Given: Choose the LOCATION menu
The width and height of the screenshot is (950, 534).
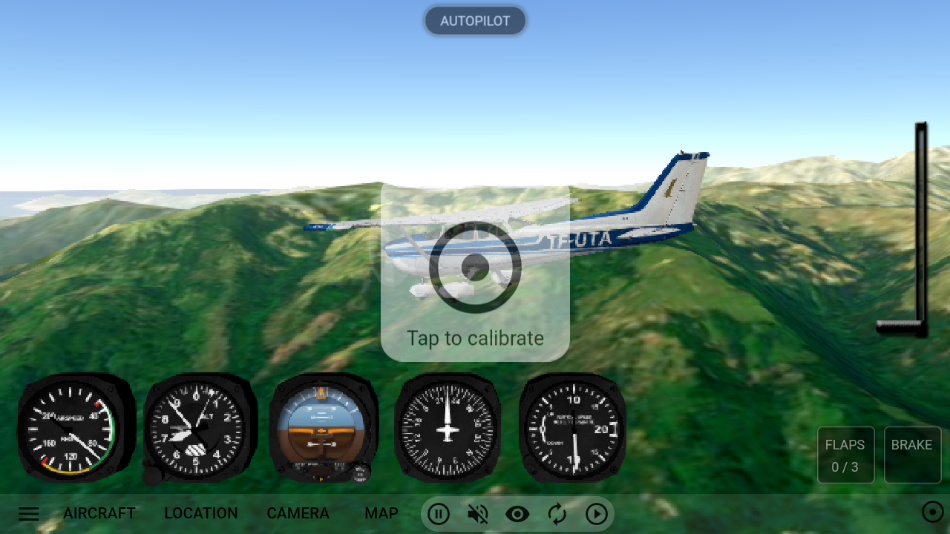Looking at the screenshot, I should (201, 513).
